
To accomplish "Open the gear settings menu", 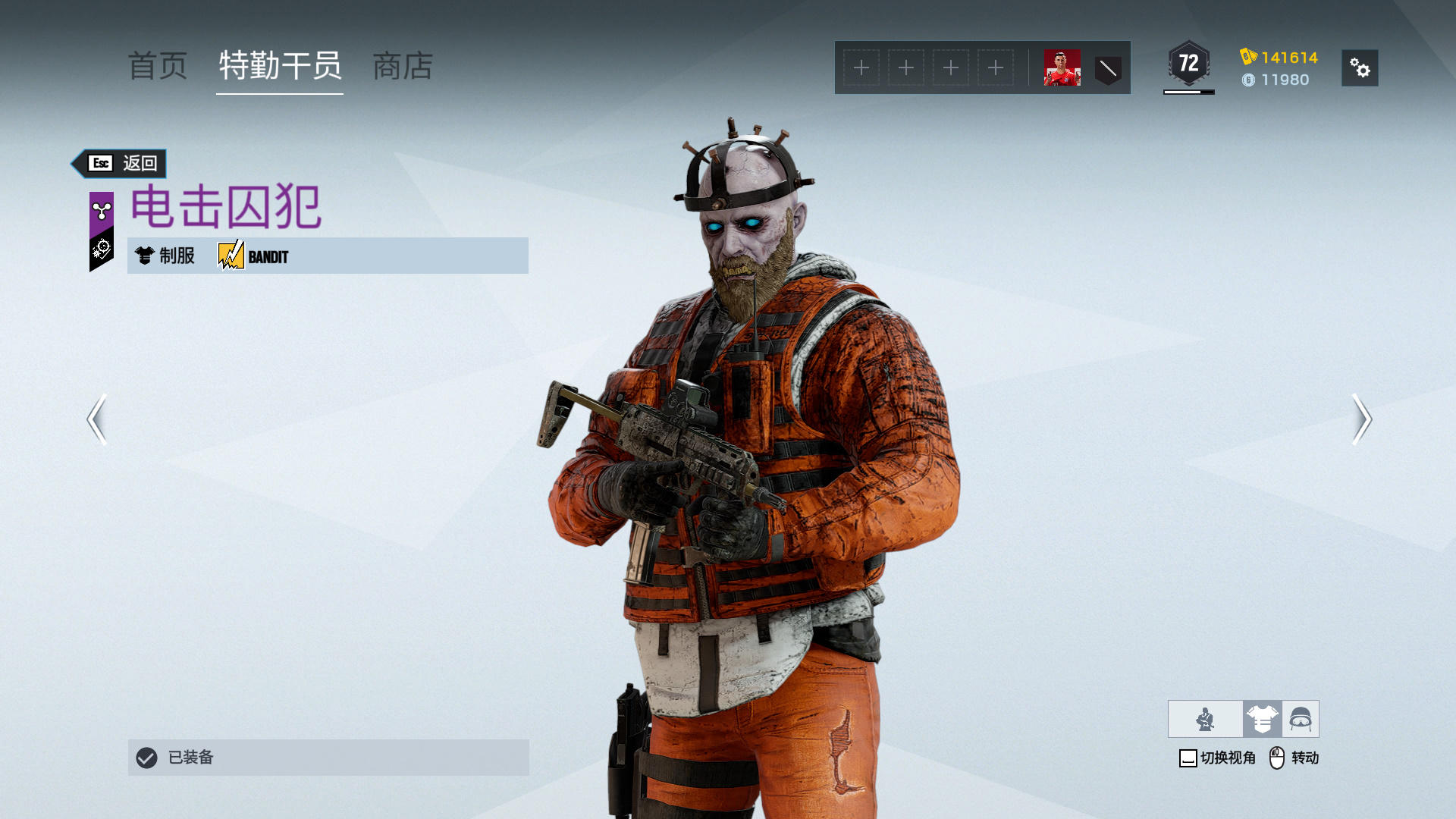I will point(1360,68).
